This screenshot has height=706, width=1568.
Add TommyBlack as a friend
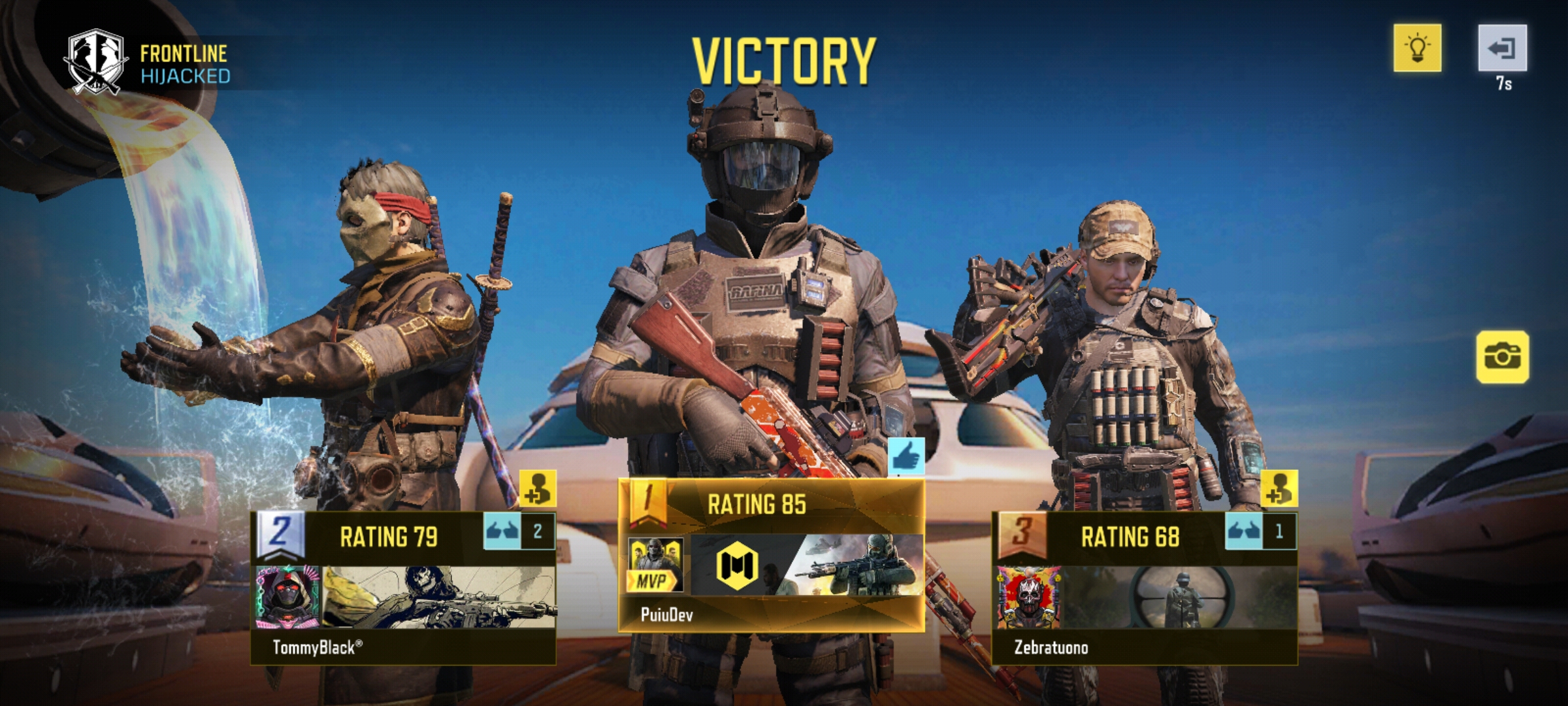pos(538,488)
